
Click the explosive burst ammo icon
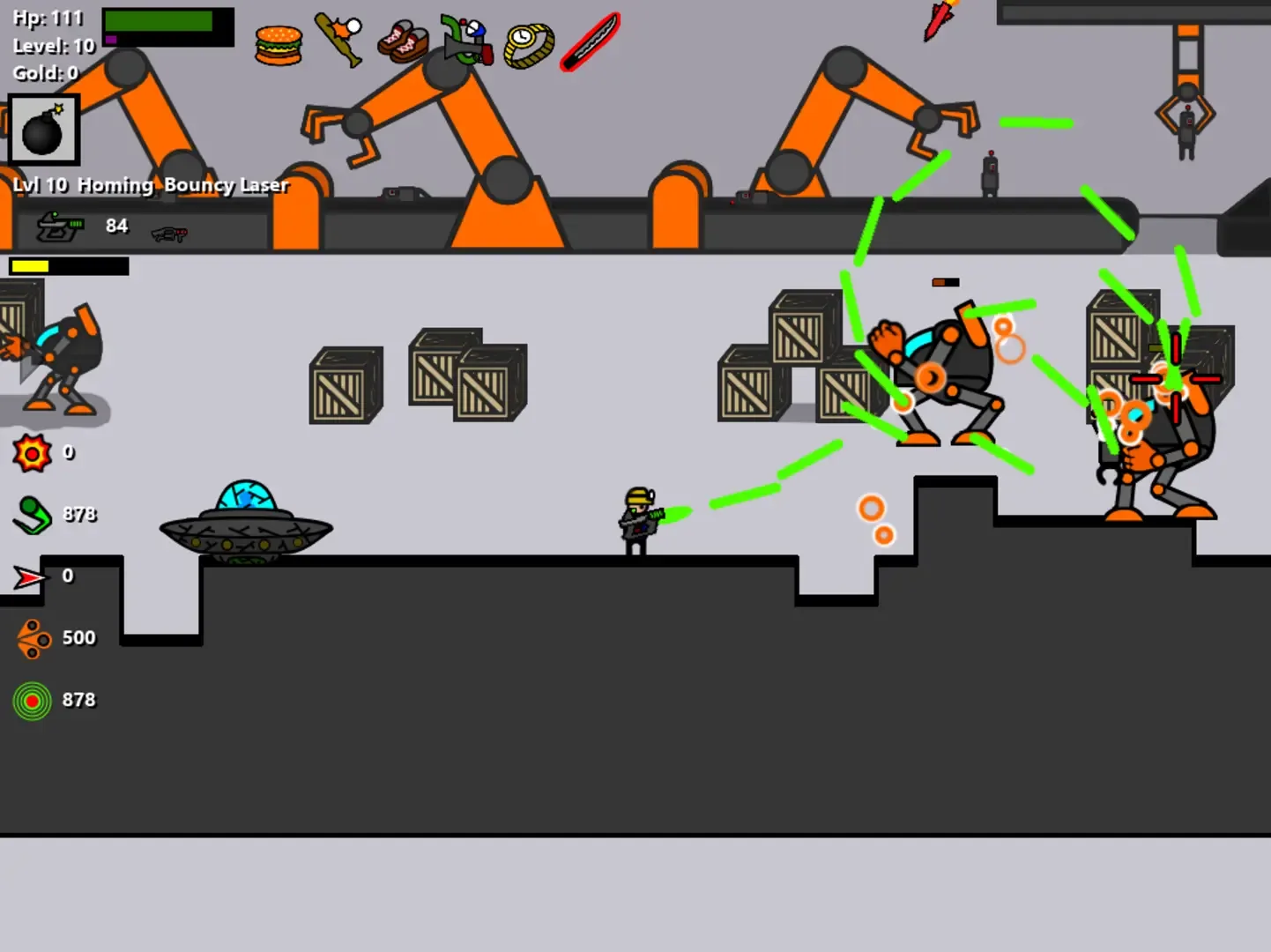click(33, 453)
